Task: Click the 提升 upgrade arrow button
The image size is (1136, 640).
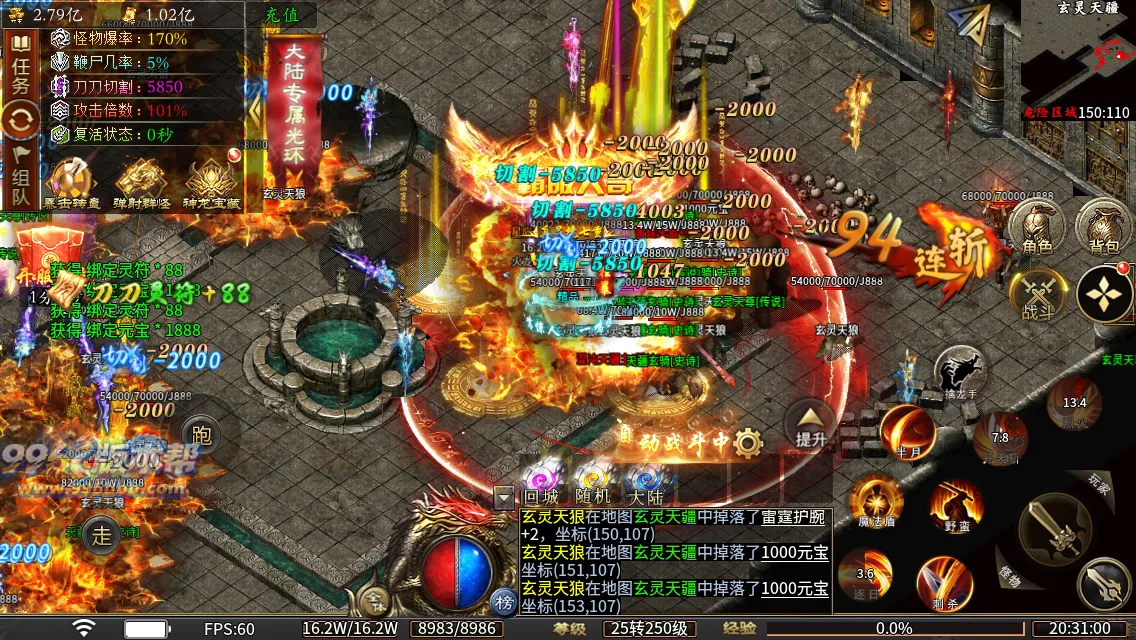Action: 811,424
